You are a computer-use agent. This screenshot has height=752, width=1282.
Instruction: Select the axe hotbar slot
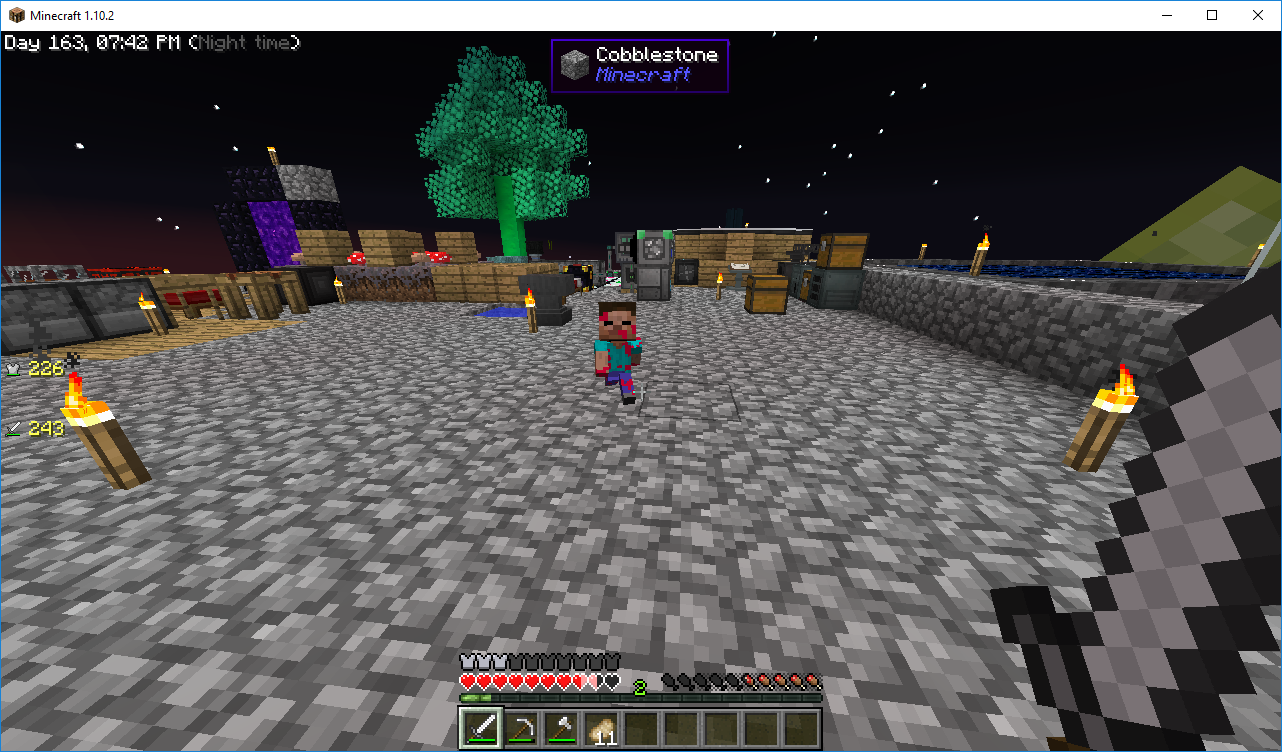[560, 727]
